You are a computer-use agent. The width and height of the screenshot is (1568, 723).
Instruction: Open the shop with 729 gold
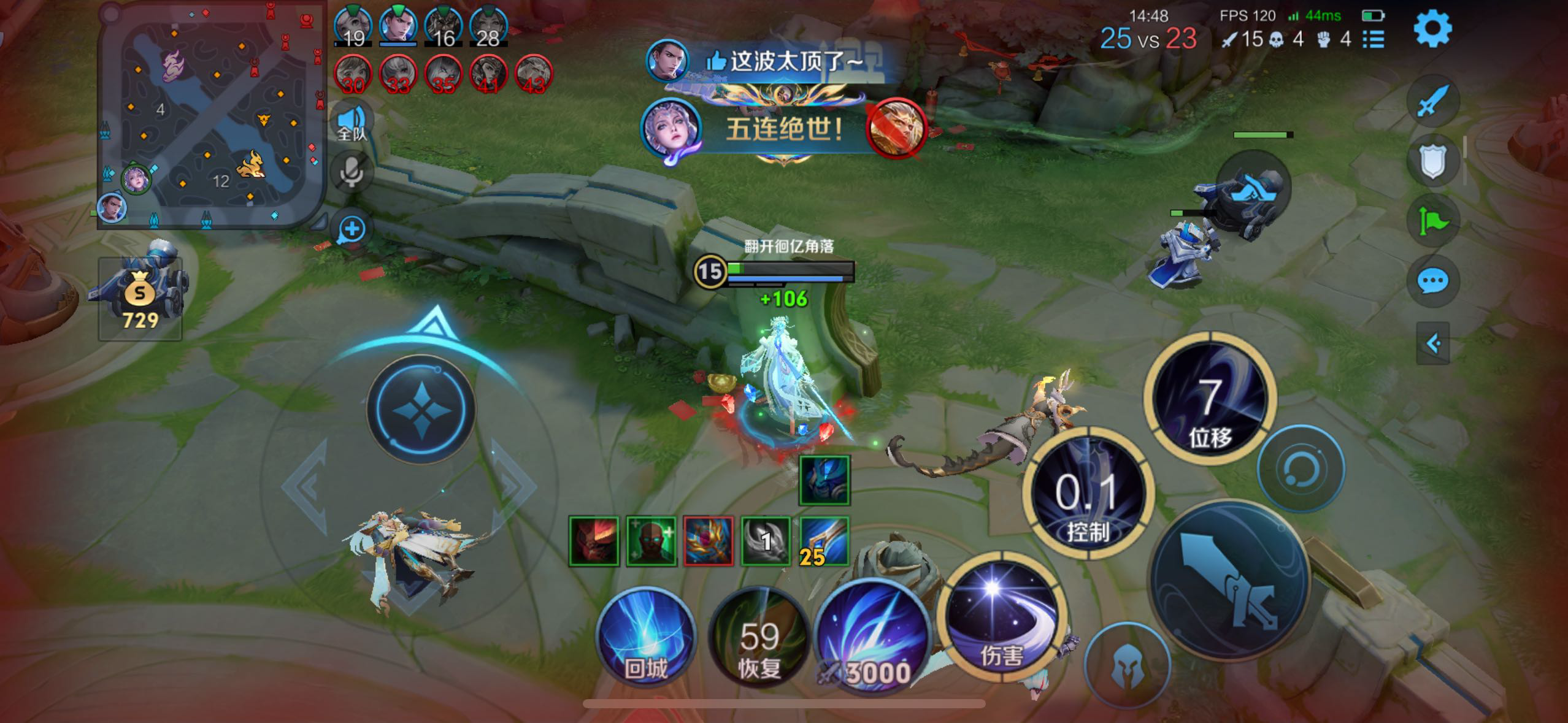pos(140,299)
